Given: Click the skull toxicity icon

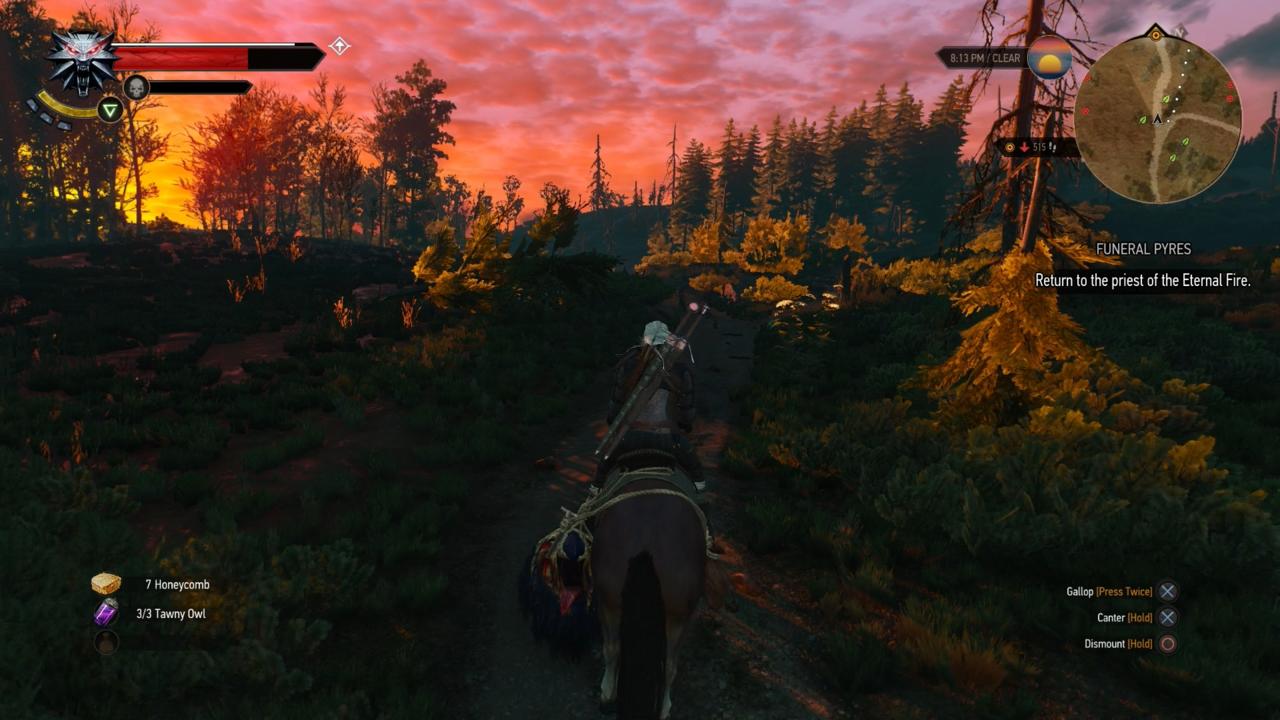Looking at the screenshot, I should pos(136,88).
